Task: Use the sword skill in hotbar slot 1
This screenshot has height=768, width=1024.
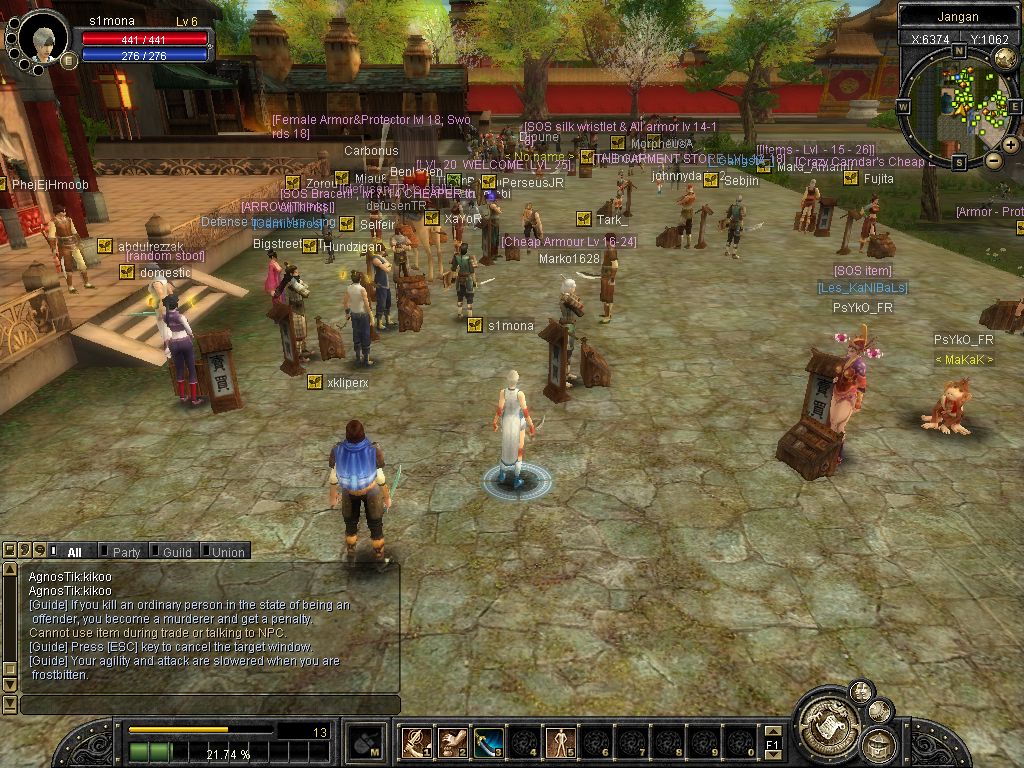Action: coord(416,741)
